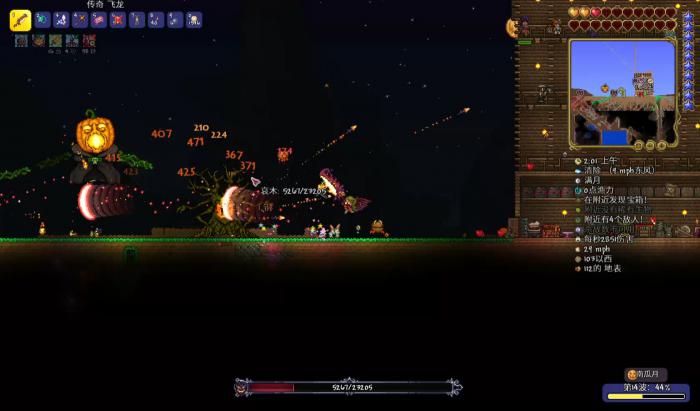The width and height of the screenshot is (700, 411).
Task: Click the first active buff icon
Action: tap(21, 41)
